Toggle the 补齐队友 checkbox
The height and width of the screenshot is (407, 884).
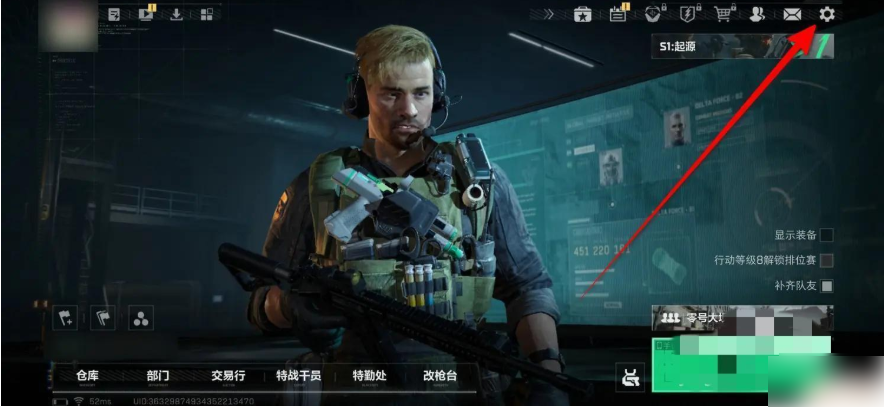(826, 286)
